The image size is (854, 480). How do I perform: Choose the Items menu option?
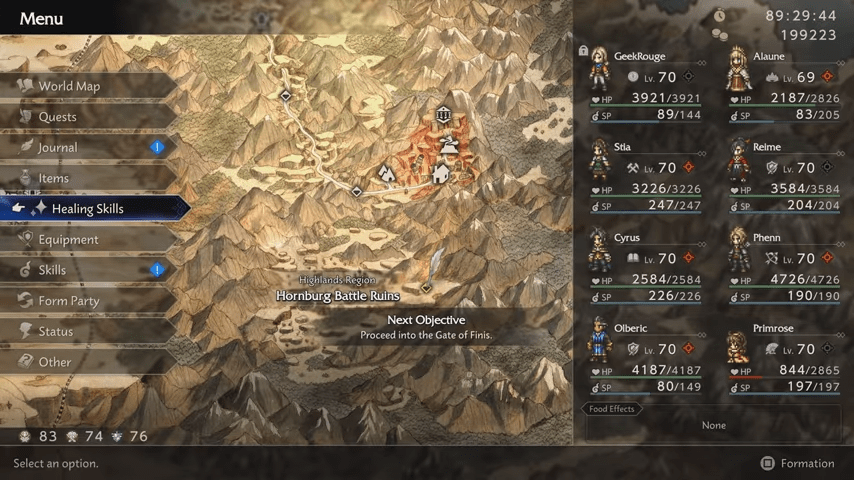(x=54, y=178)
